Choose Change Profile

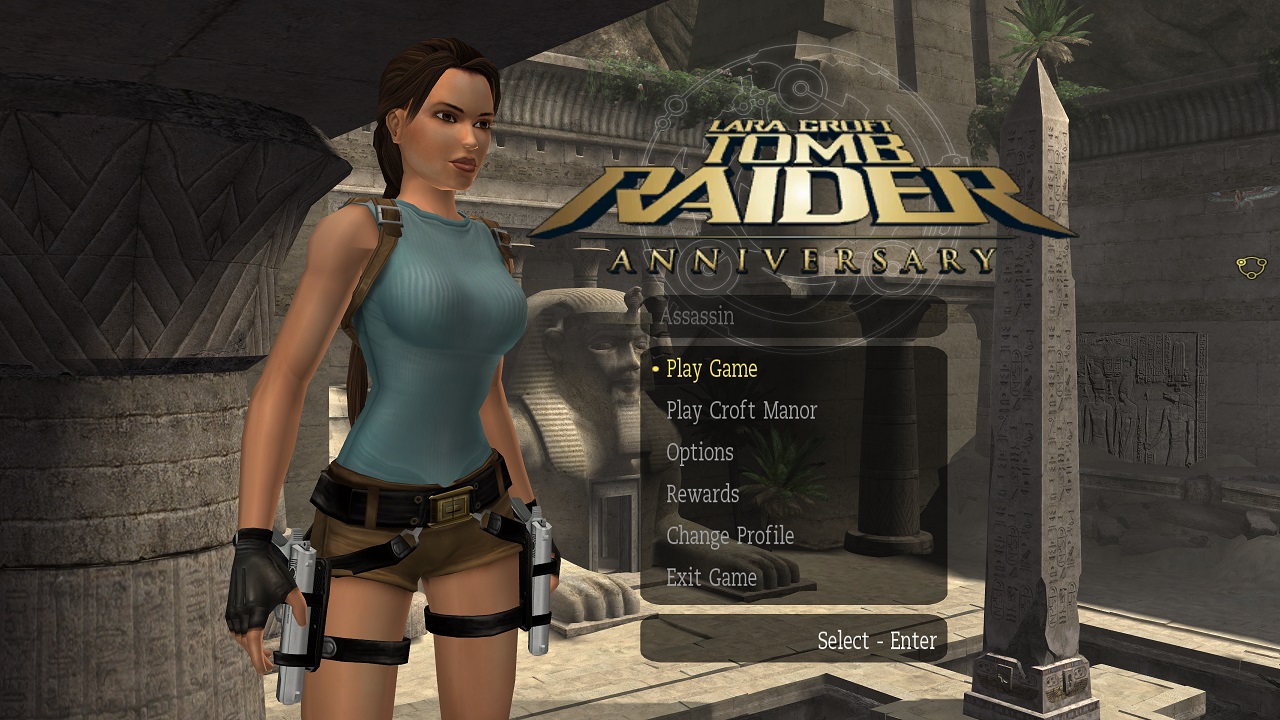point(729,537)
